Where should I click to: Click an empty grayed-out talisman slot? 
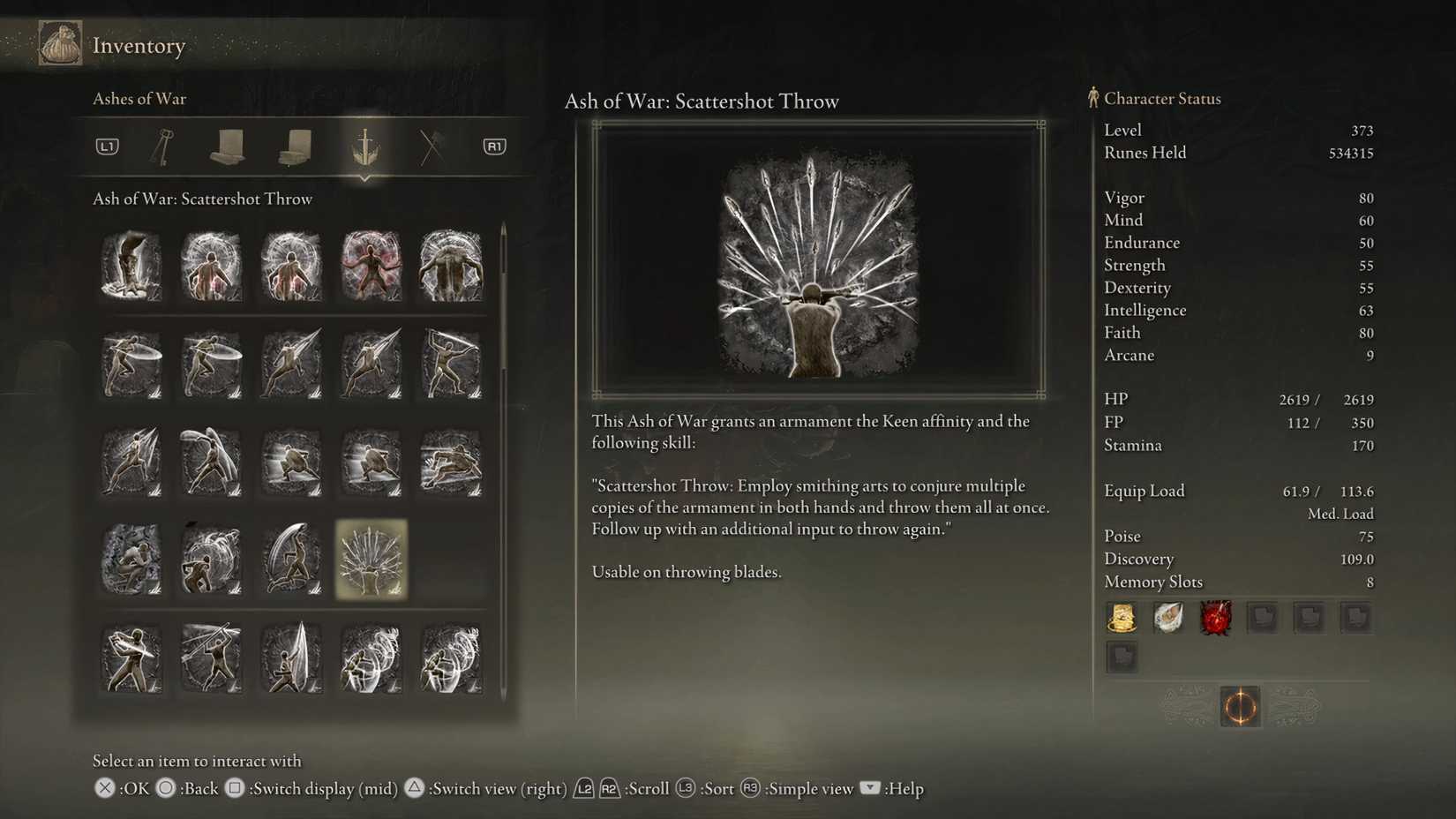click(1263, 618)
